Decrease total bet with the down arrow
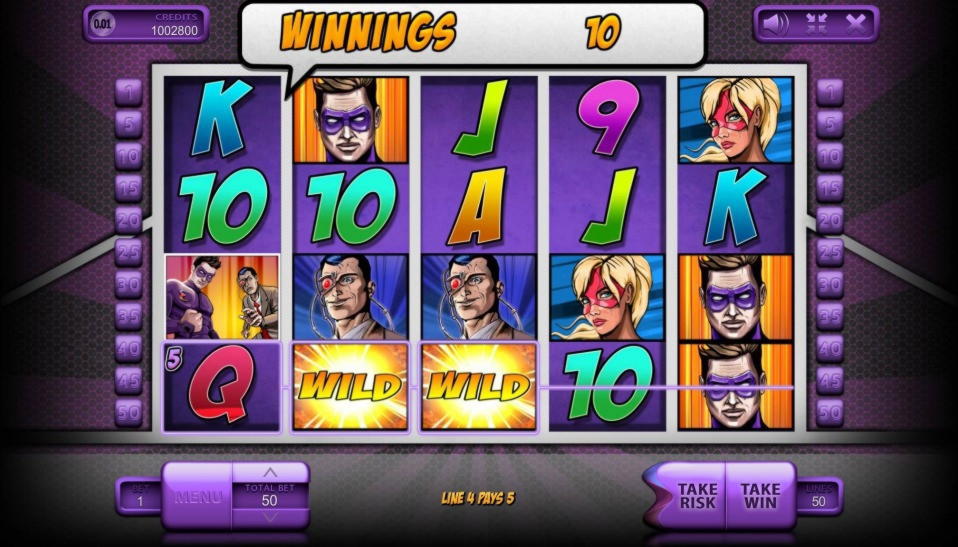The height and width of the screenshot is (547, 958). pyautogui.click(x=270, y=518)
